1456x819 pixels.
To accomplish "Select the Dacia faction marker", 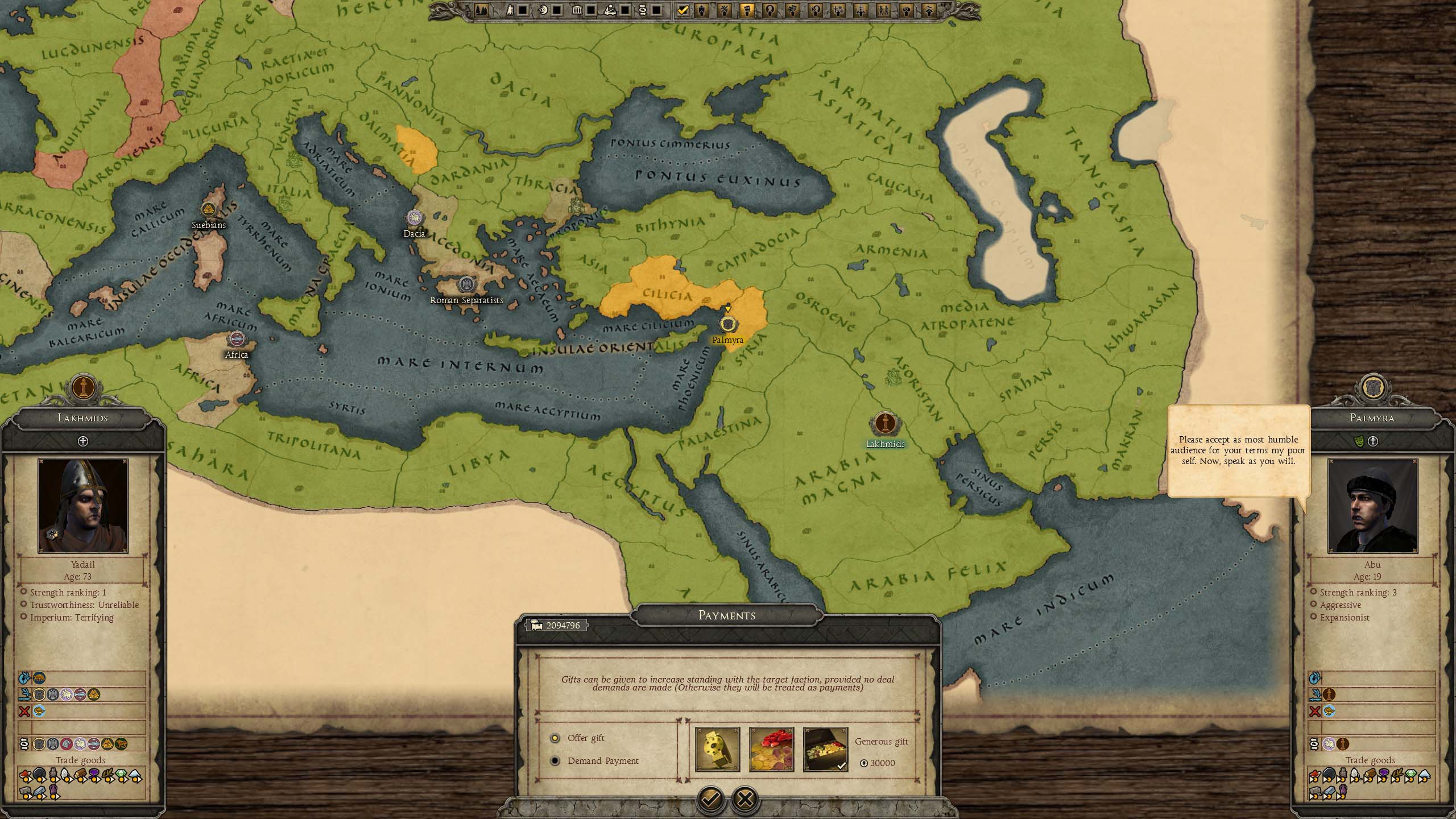I will coord(413,218).
